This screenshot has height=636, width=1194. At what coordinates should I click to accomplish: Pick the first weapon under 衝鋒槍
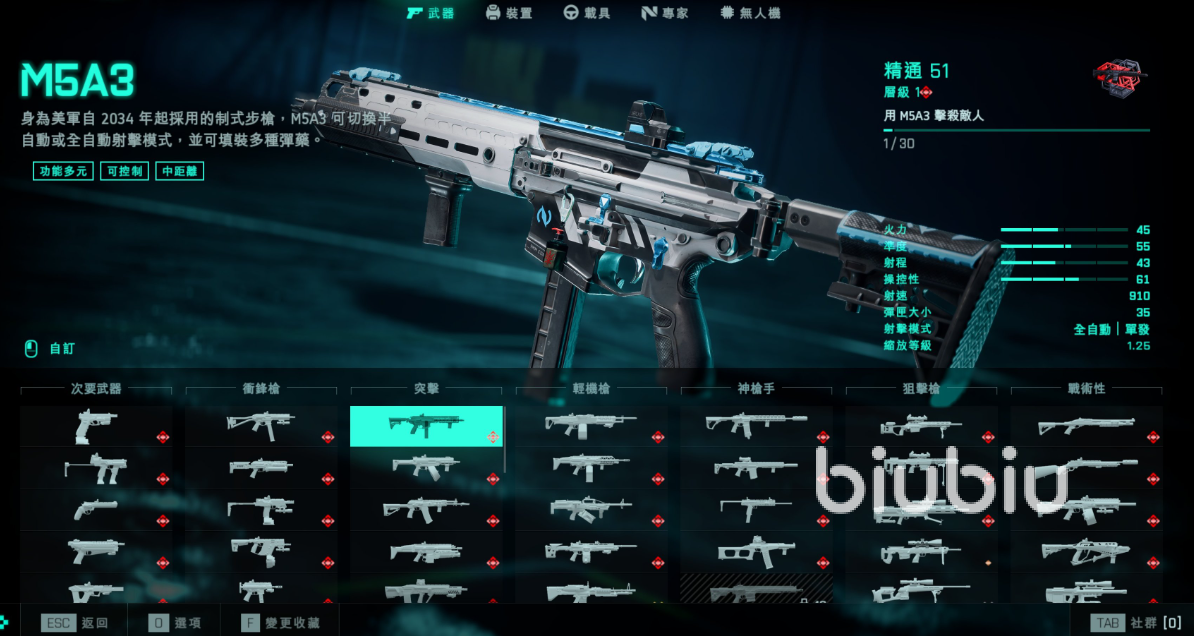click(x=260, y=426)
